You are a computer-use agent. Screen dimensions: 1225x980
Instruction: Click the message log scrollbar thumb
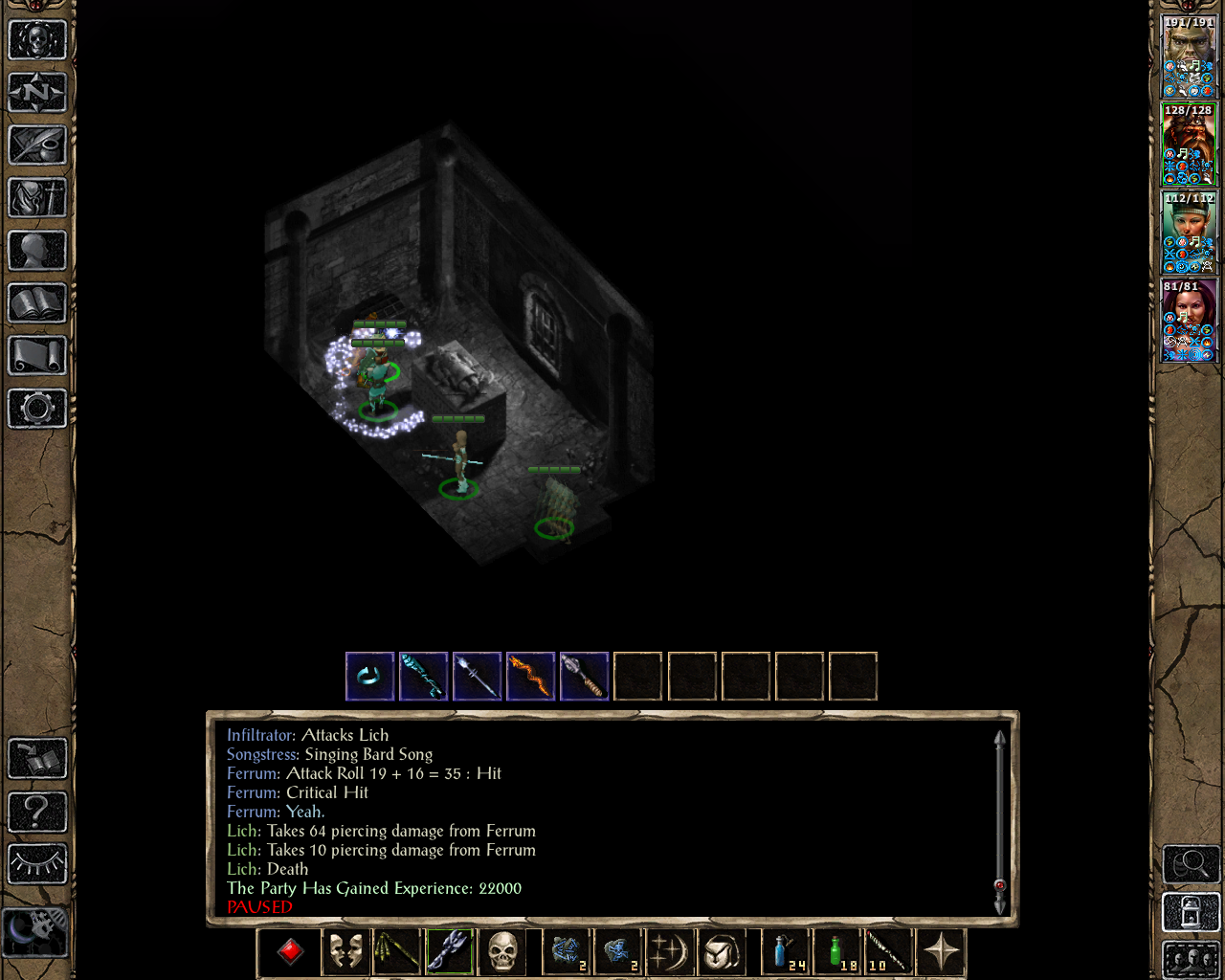pos(999,885)
